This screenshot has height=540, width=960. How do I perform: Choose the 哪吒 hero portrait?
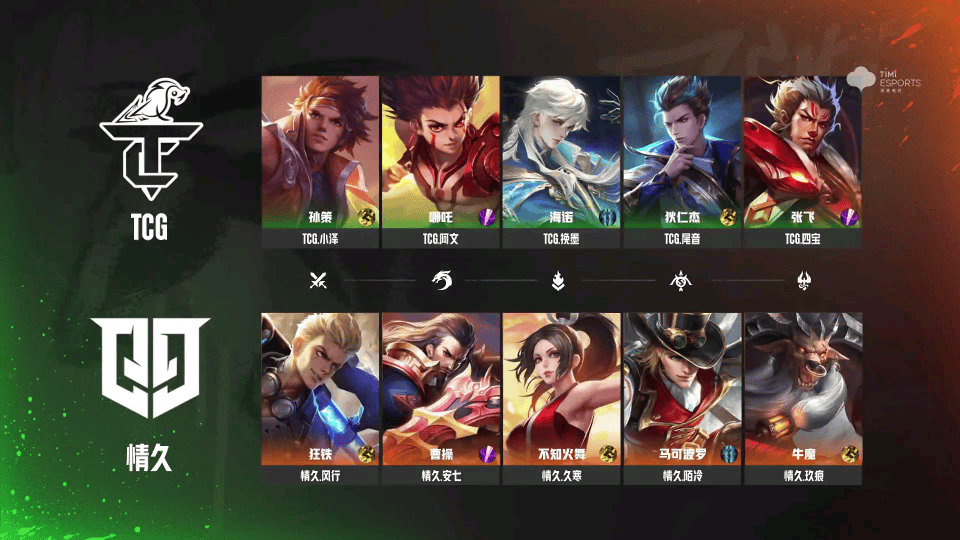point(441,152)
